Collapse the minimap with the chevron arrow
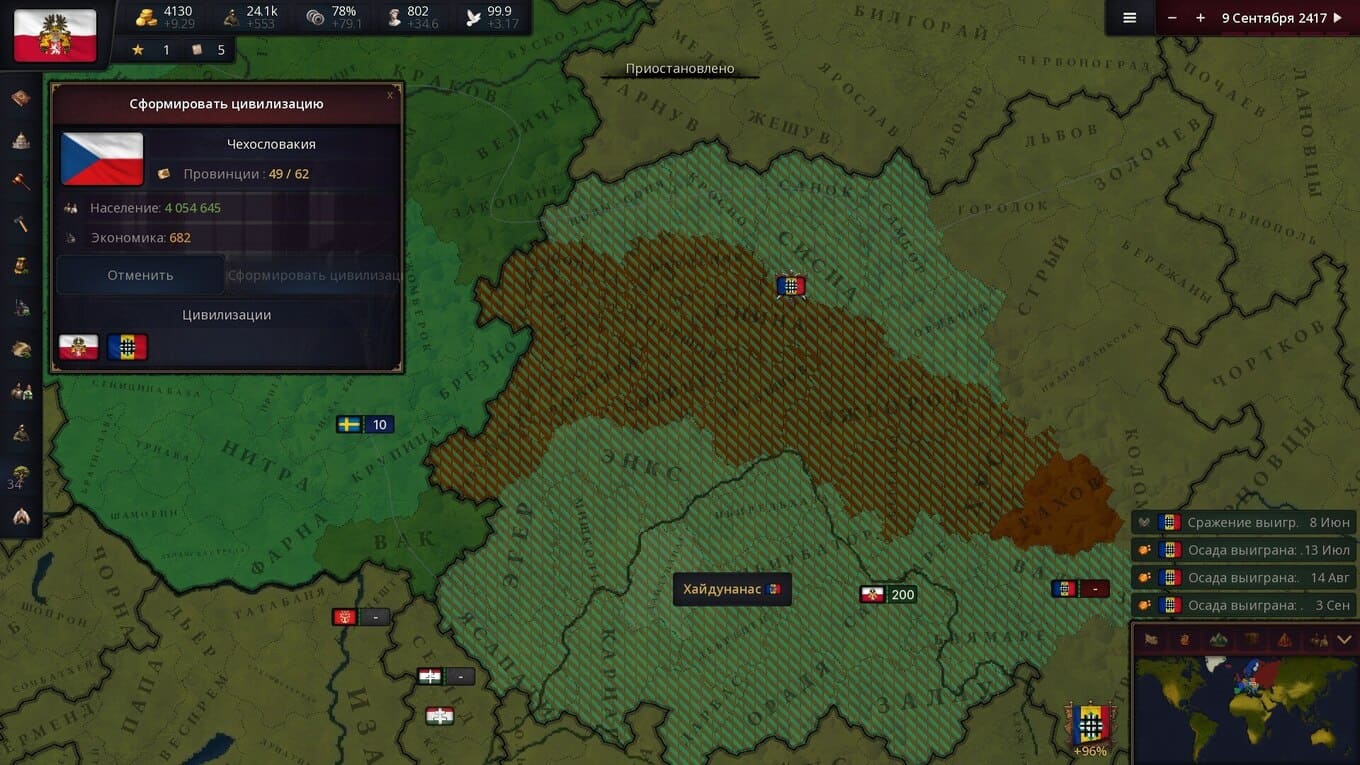This screenshot has height=765, width=1360. pyautogui.click(x=1344, y=639)
